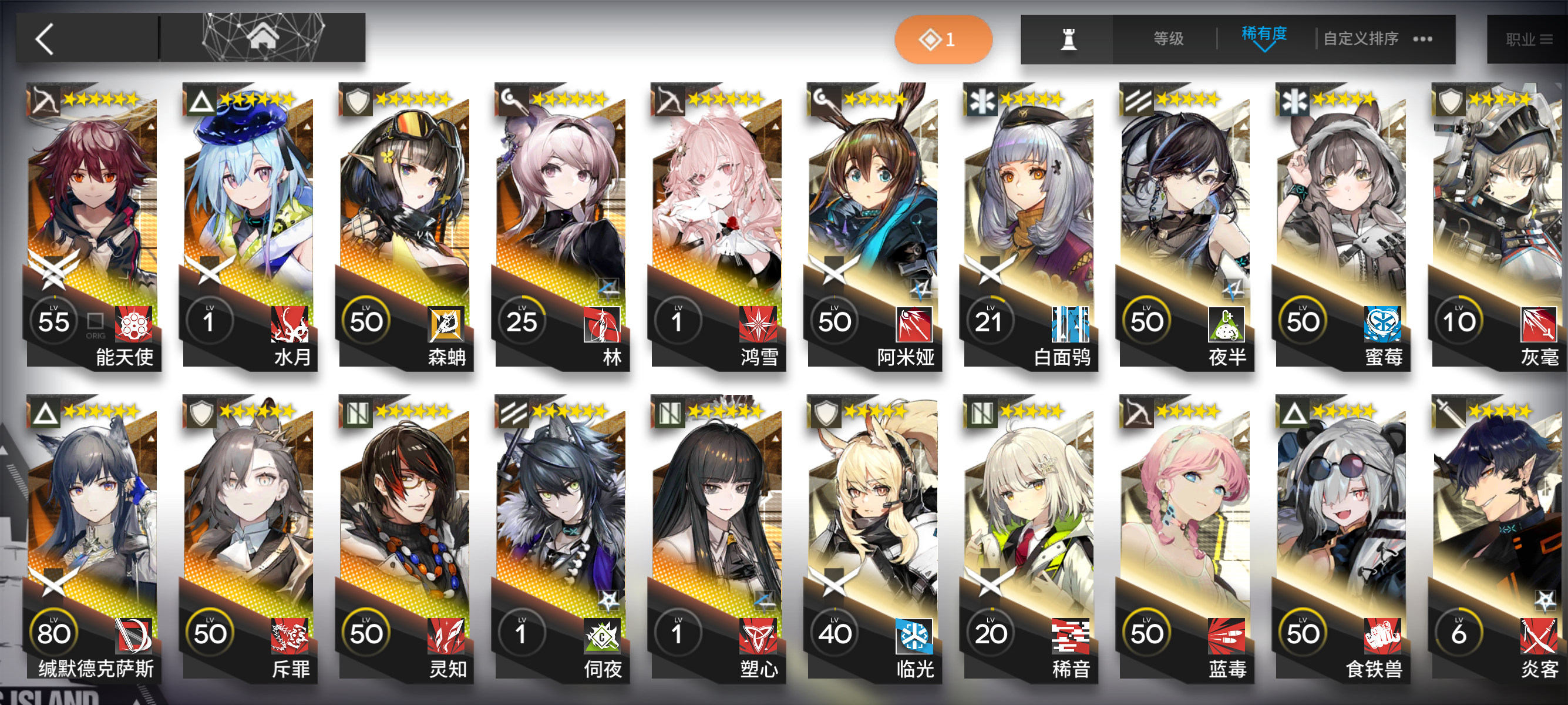This screenshot has height=705, width=1568.
Task: Click the medic class icon on 白面鸮's card
Action: coord(982,101)
